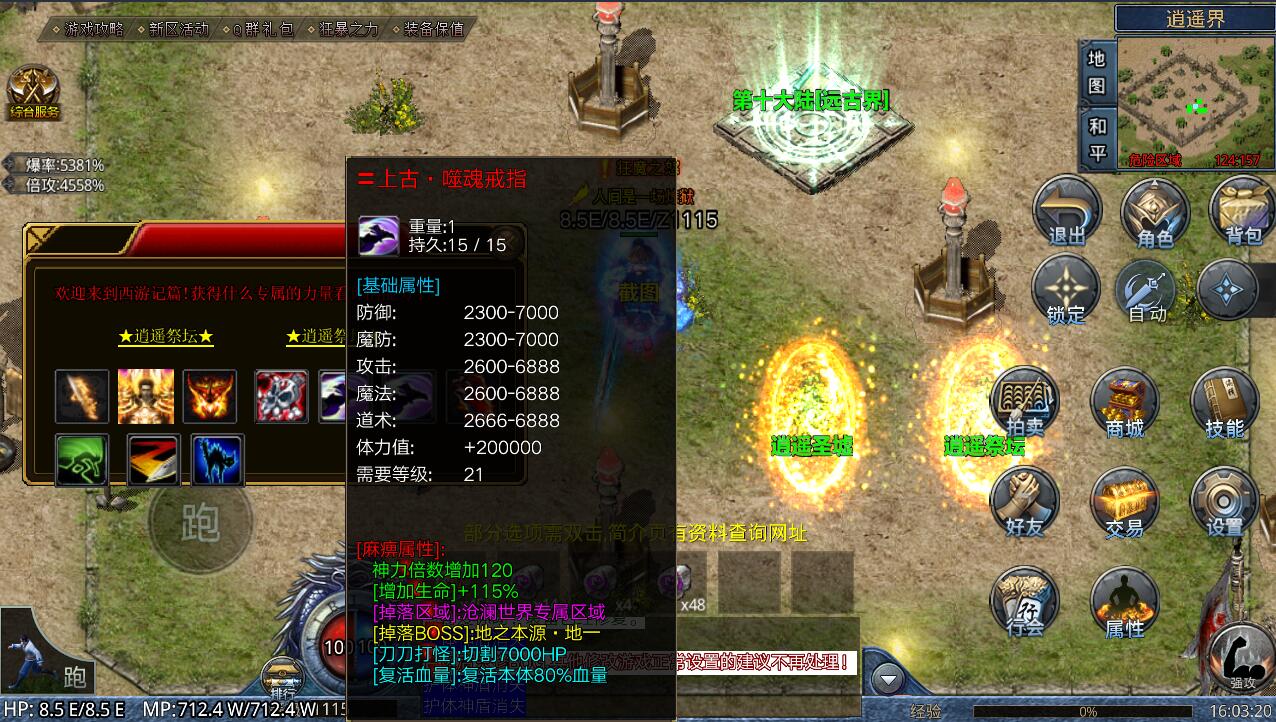Toggle the 和平 peace mode button
1276x722 pixels.
pos(1096,139)
